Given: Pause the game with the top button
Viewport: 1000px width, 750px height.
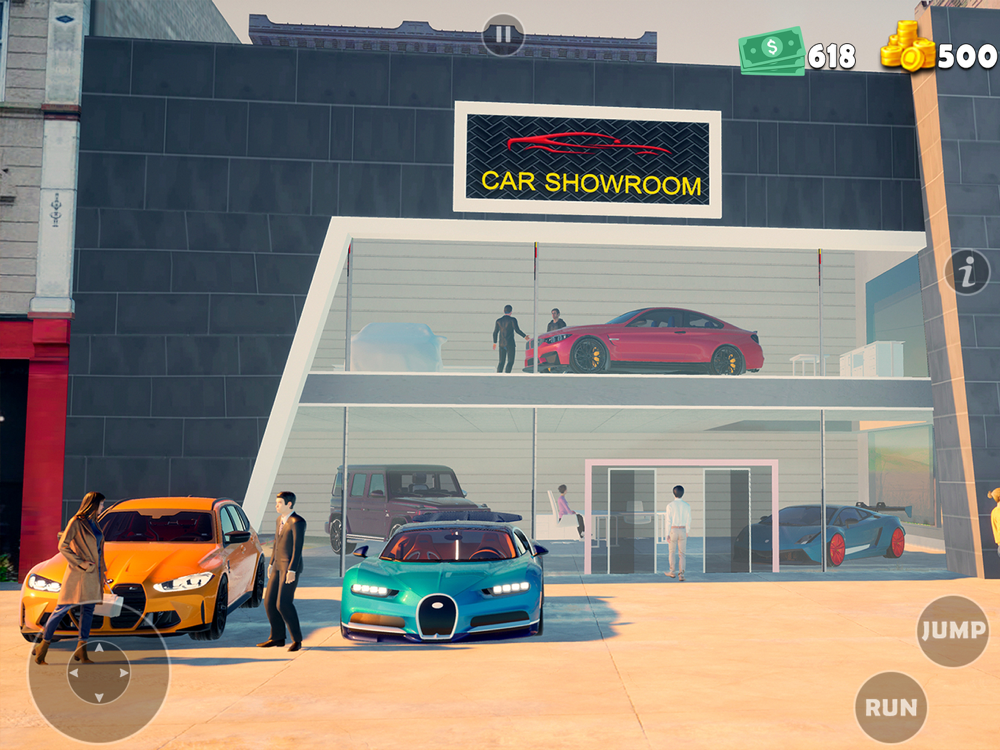Looking at the screenshot, I should (x=503, y=35).
